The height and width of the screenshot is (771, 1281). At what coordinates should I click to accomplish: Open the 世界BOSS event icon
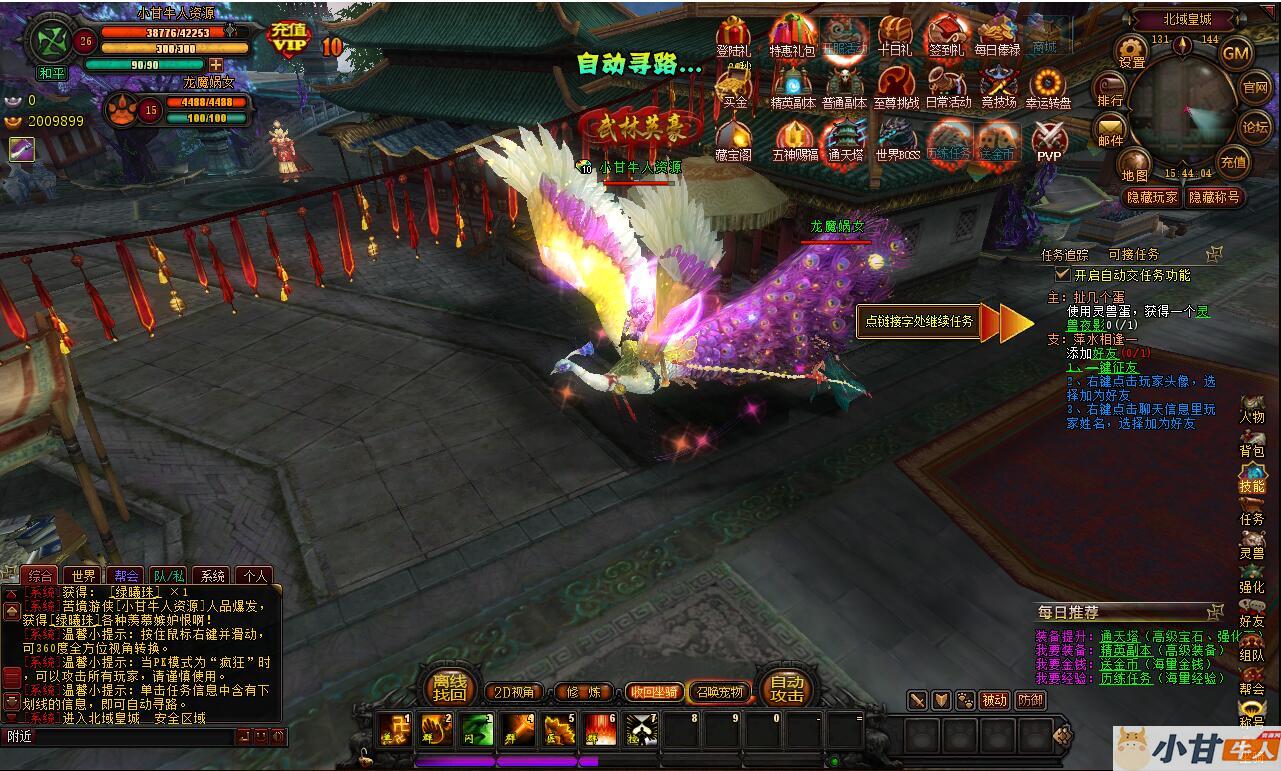tap(896, 139)
